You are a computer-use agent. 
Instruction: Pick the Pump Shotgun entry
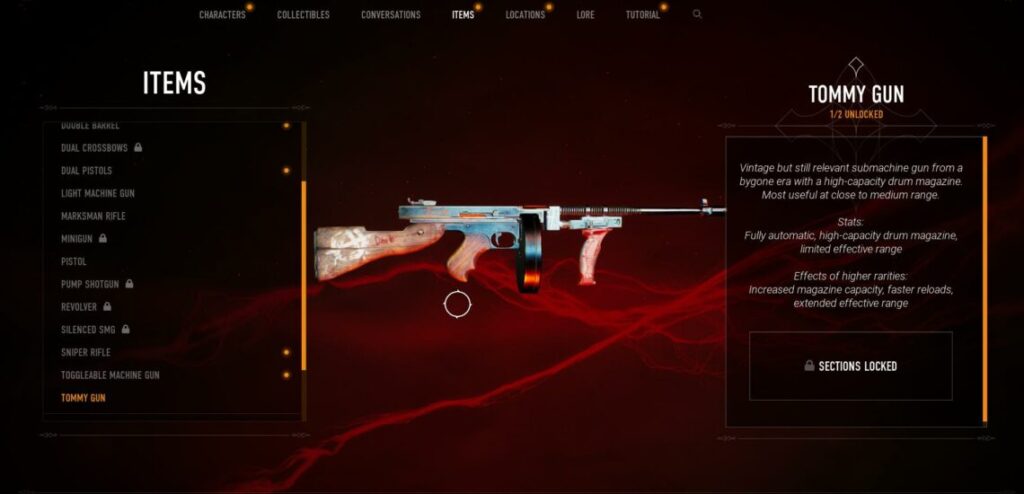coord(92,284)
